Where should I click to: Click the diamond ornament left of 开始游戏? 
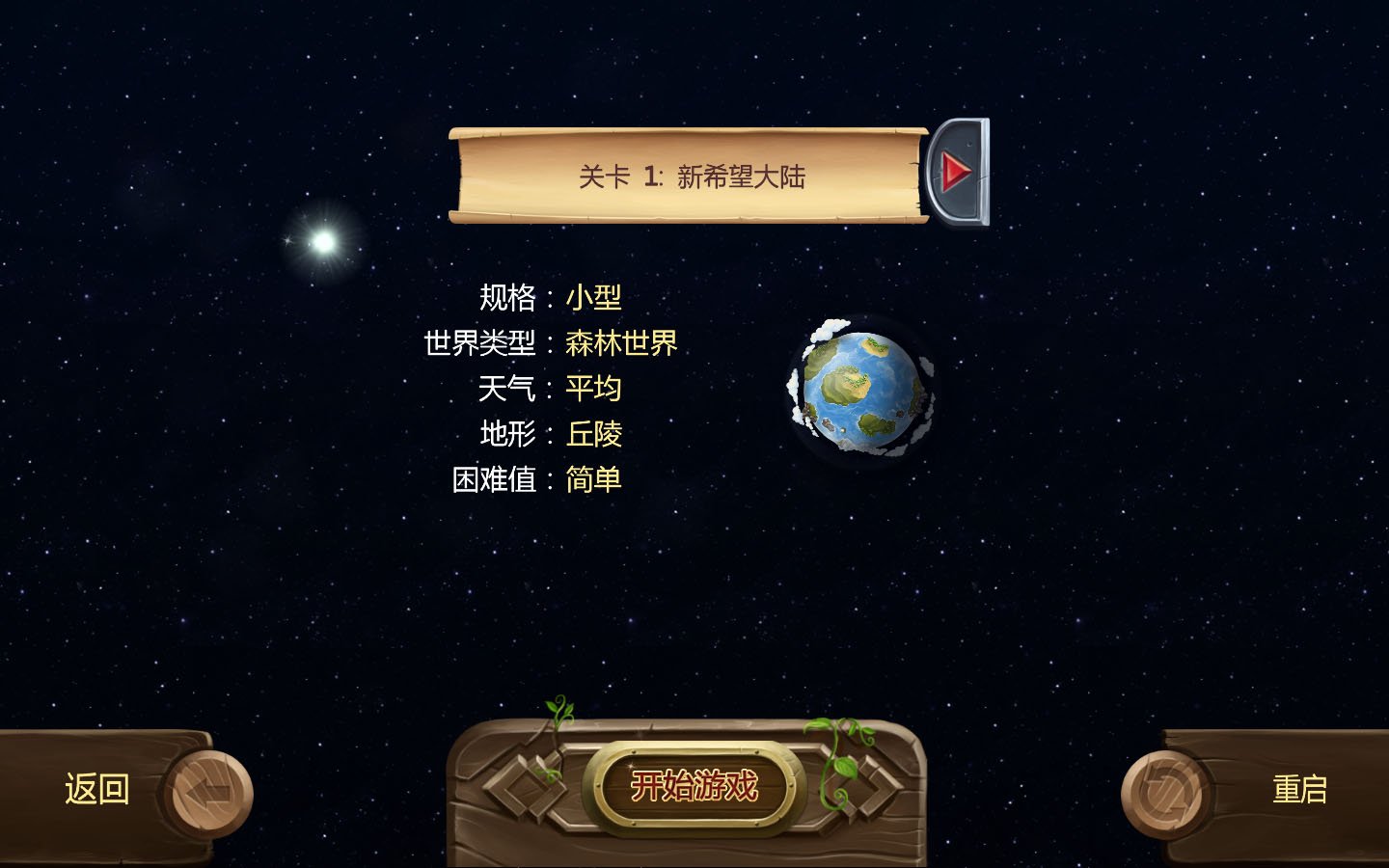524,786
